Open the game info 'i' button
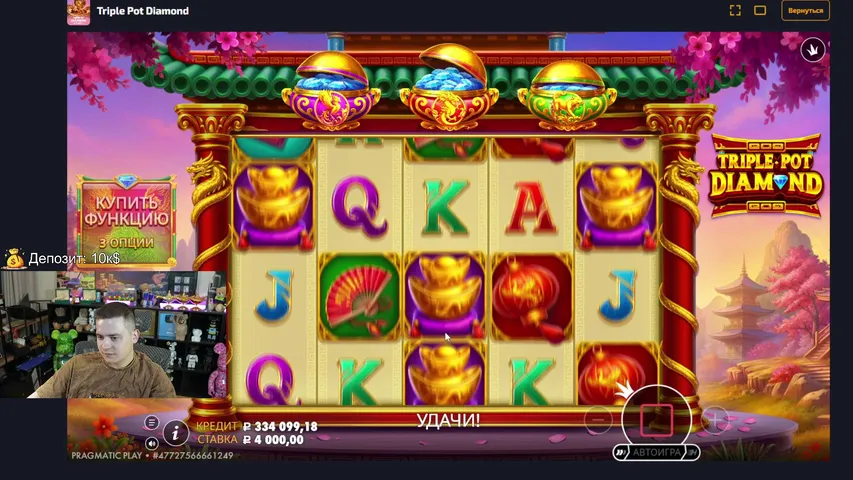The height and width of the screenshot is (480, 853). click(175, 433)
